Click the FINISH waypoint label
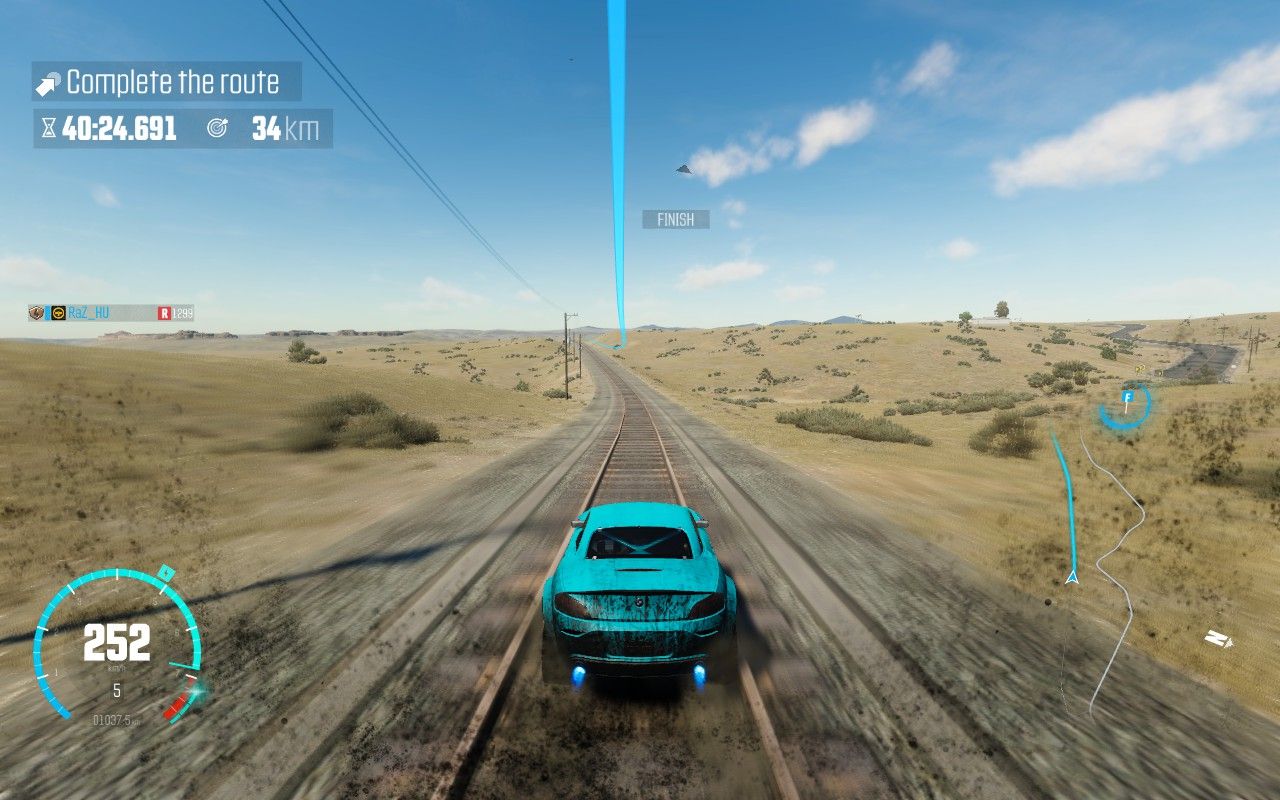The height and width of the screenshot is (800, 1280). pos(675,219)
